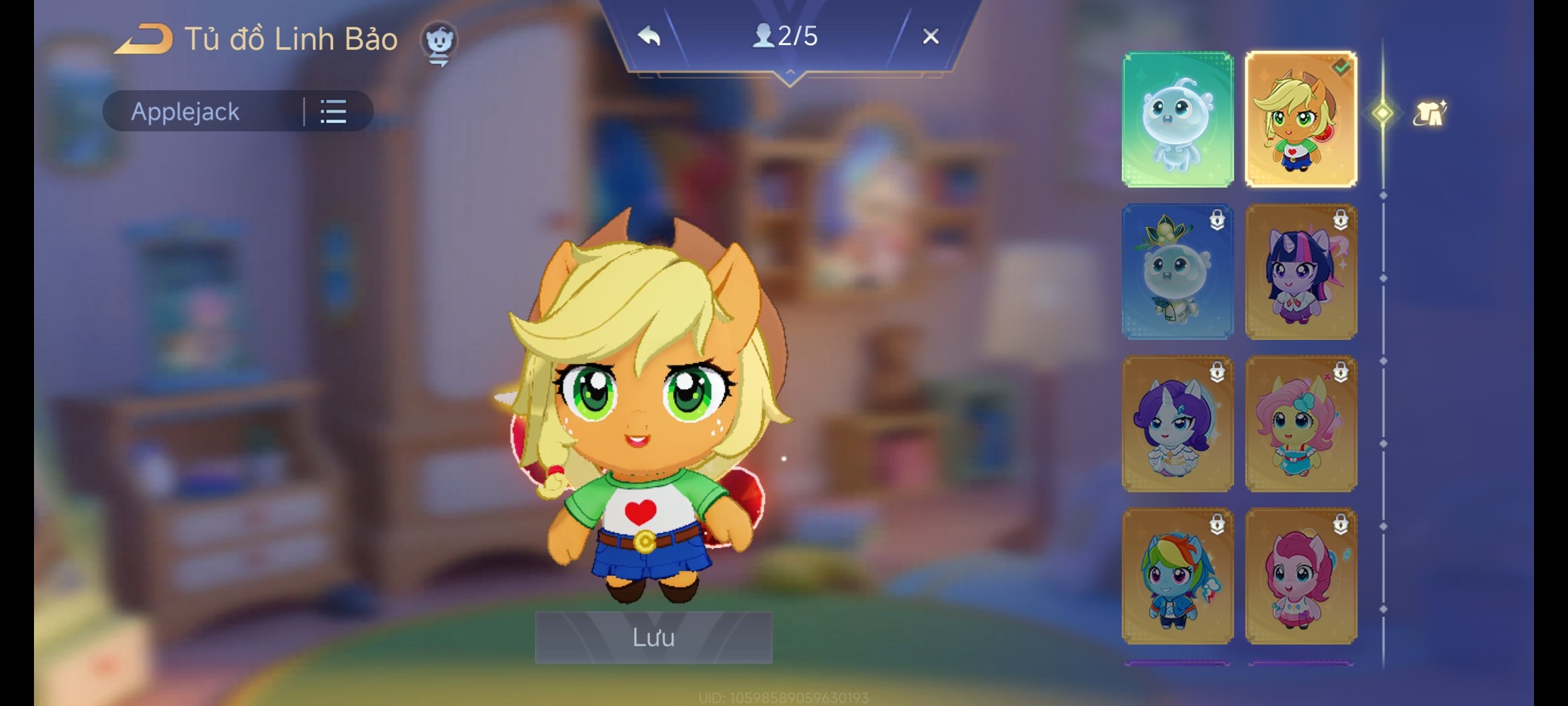Close the top panel with the X button
The height and width of the screenshot is (706, 1568).
pos(930,36)
